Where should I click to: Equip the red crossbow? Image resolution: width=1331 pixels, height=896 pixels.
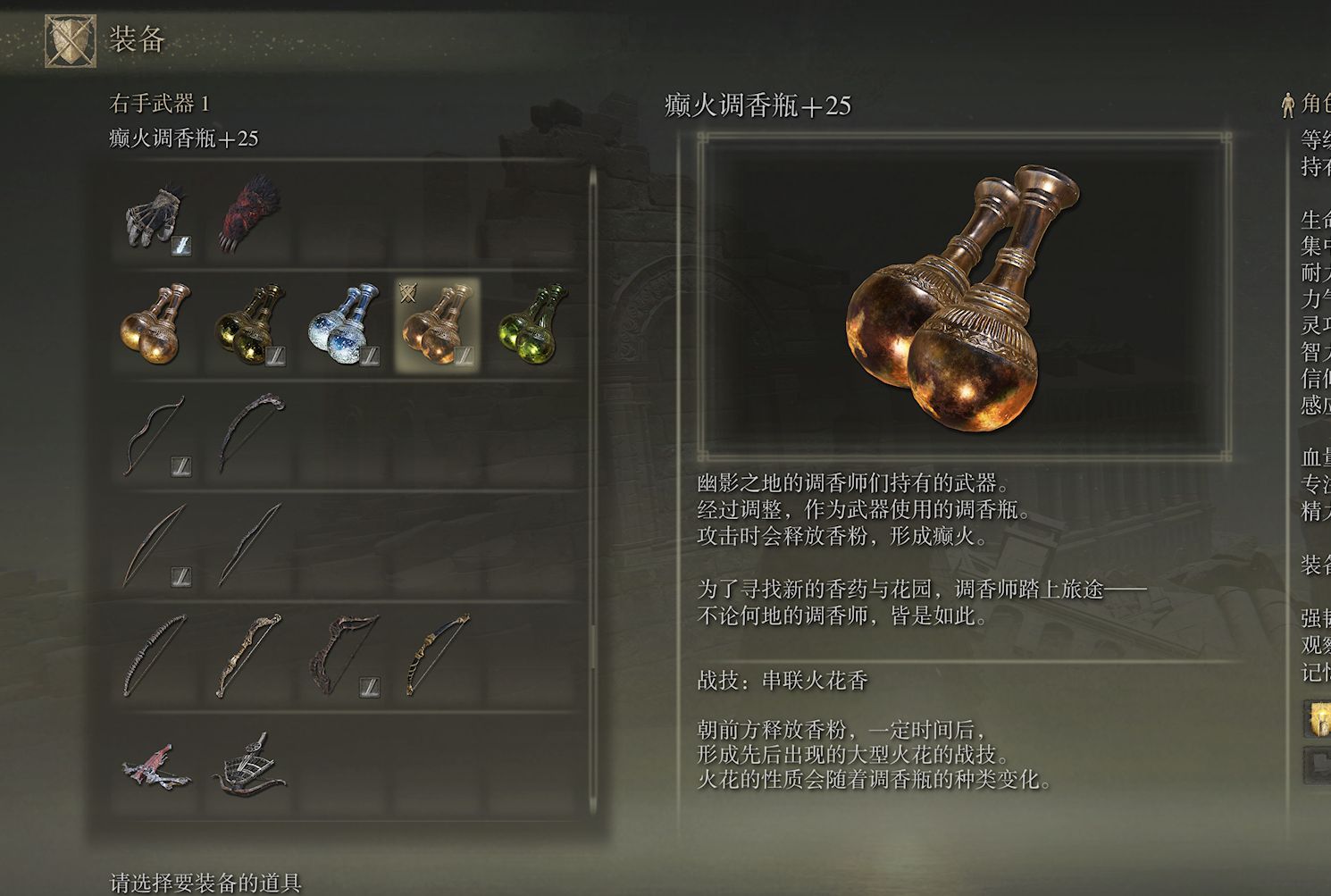(157, 767)
